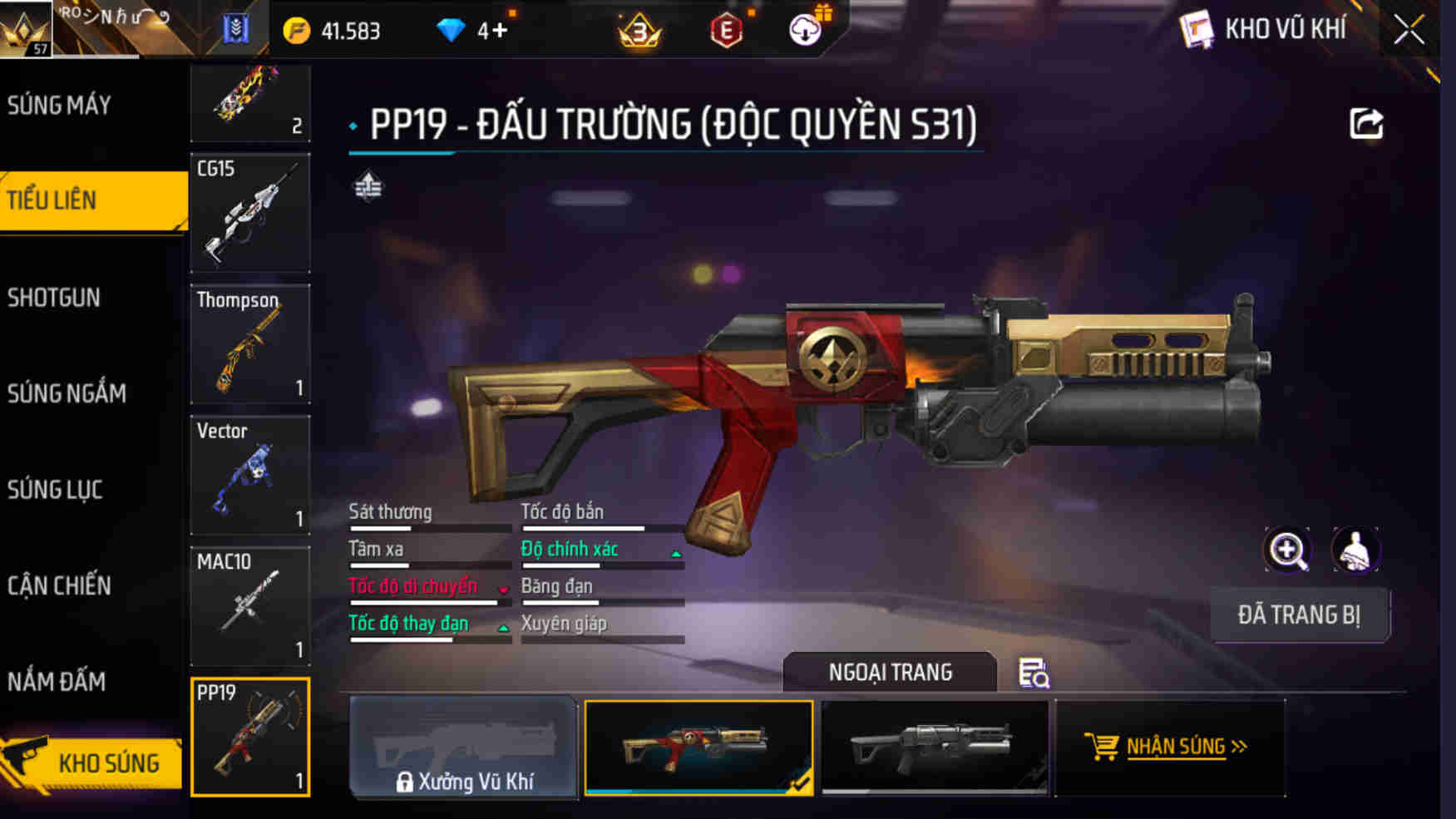The height and width of the screenshot is (819, 1456).
Task: Select the default gray PP19 skin variant
Action: pyautogui.click(x=934, y=748)
